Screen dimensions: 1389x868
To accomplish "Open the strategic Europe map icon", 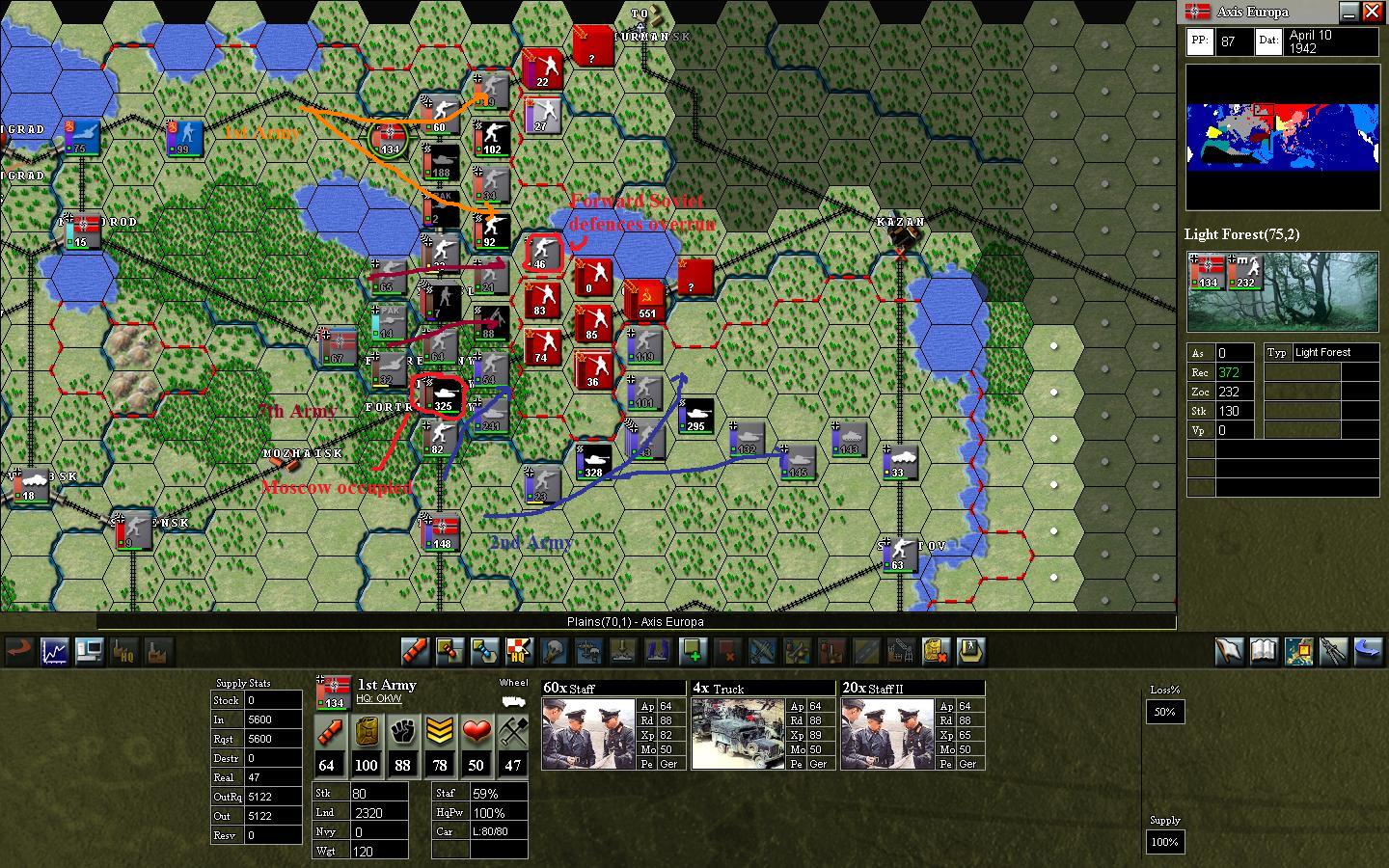I will pos(1299,652).
